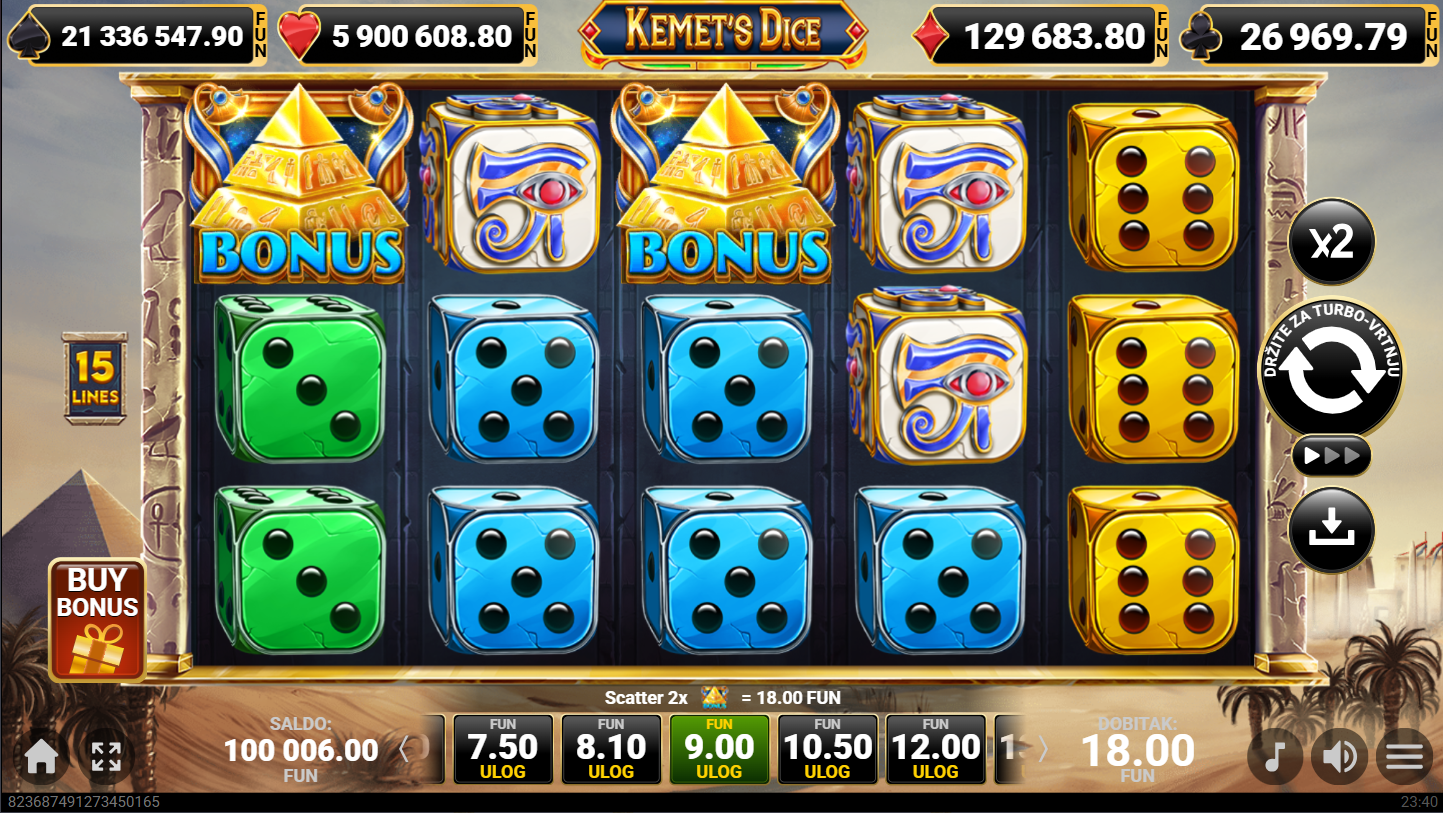Collect the win with the download-arrow button
The width and height of the screenshot is (1443, 813).
click(1331, 529)
